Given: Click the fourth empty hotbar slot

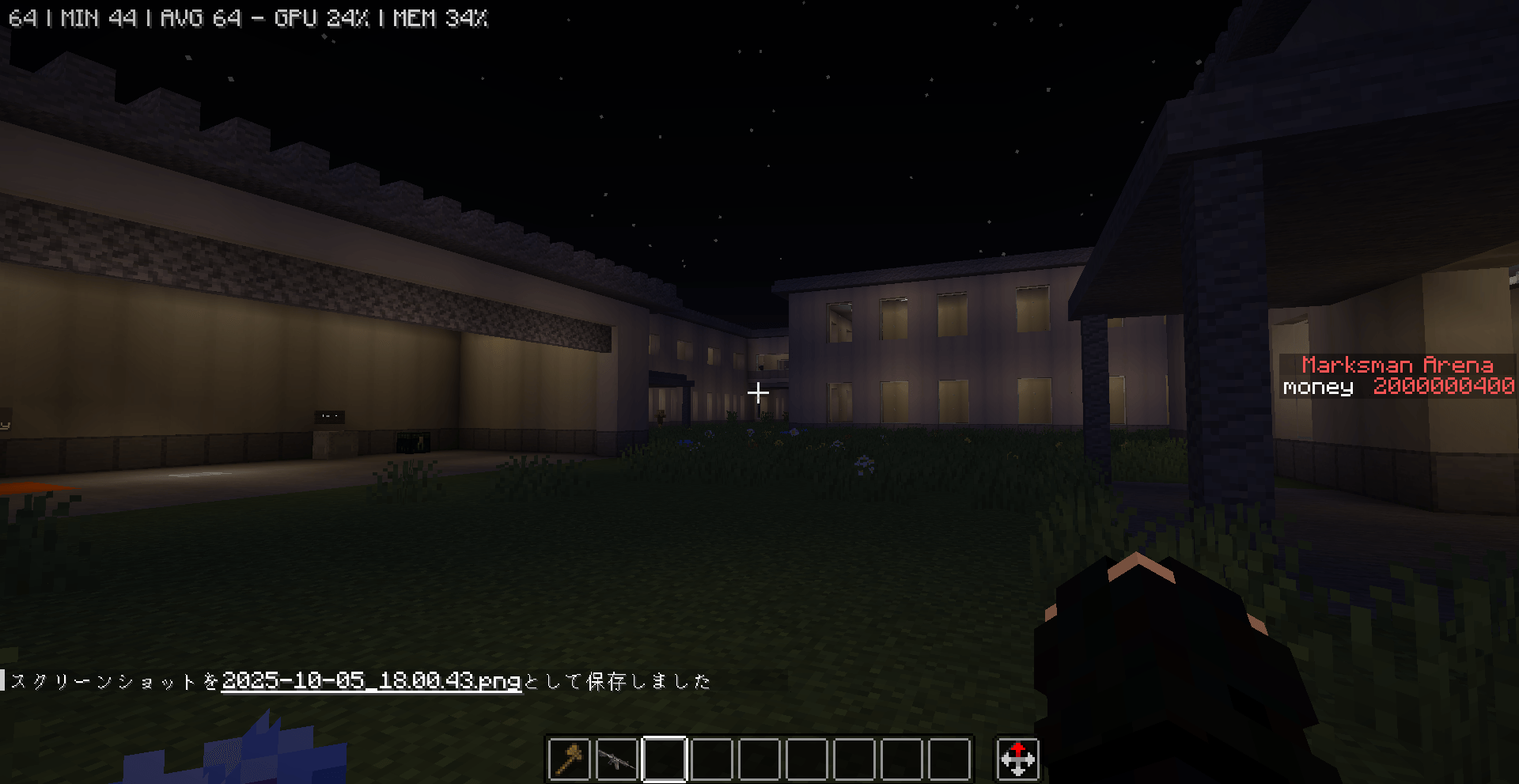Looking at the screenshot, I should point(712,760).
